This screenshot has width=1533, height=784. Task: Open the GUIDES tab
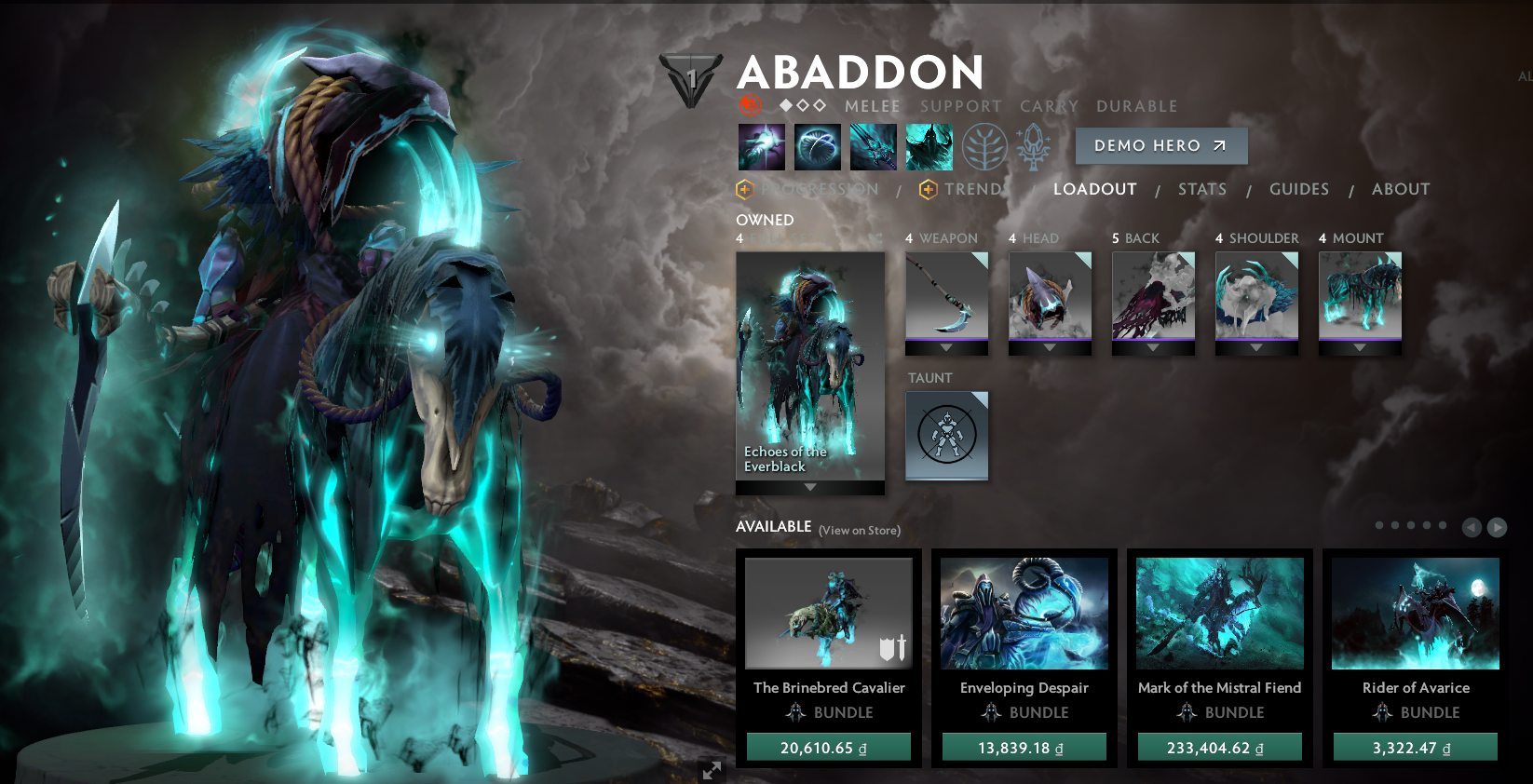click(1298, 189)
